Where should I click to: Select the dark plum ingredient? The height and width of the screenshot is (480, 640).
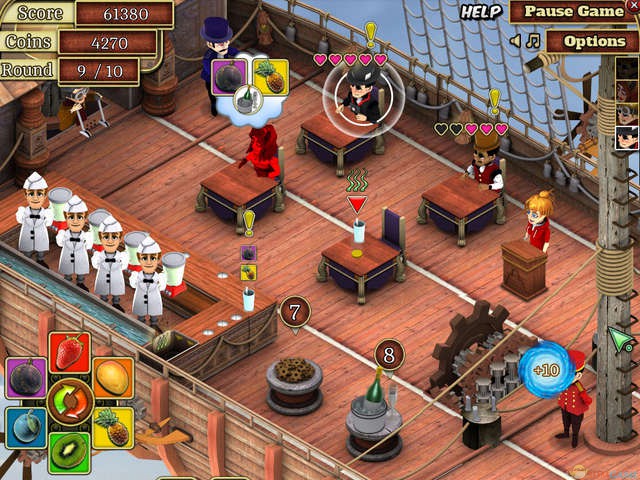click(x=26, y=379)
